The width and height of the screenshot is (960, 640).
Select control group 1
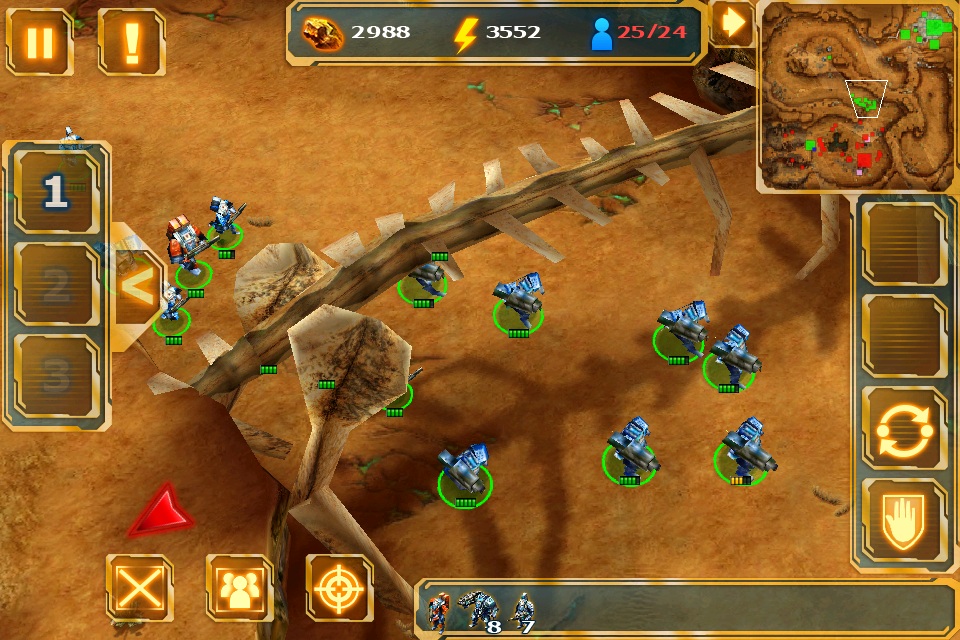tap(57, 193)
